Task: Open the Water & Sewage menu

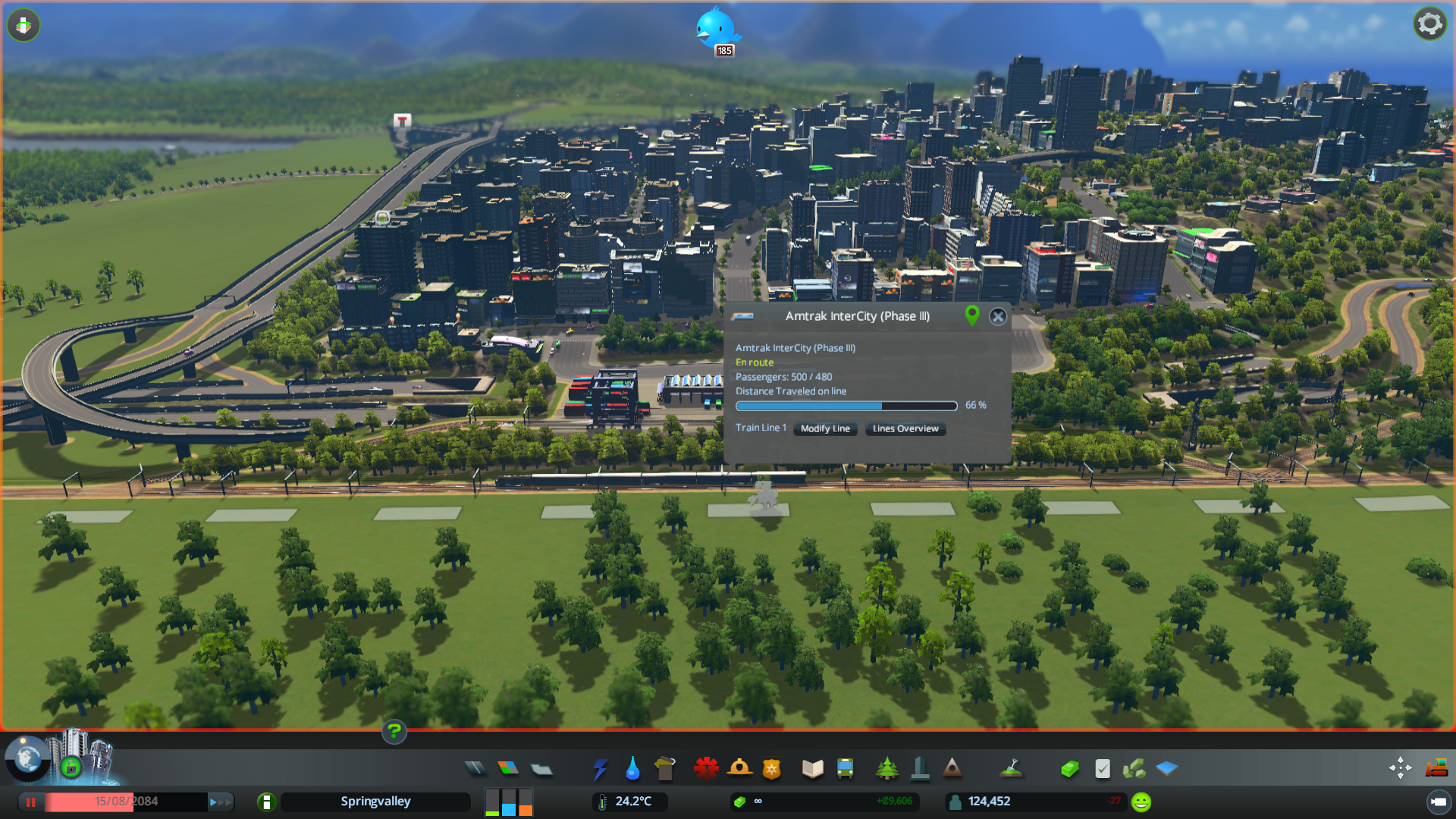Action: click(632, 768)
